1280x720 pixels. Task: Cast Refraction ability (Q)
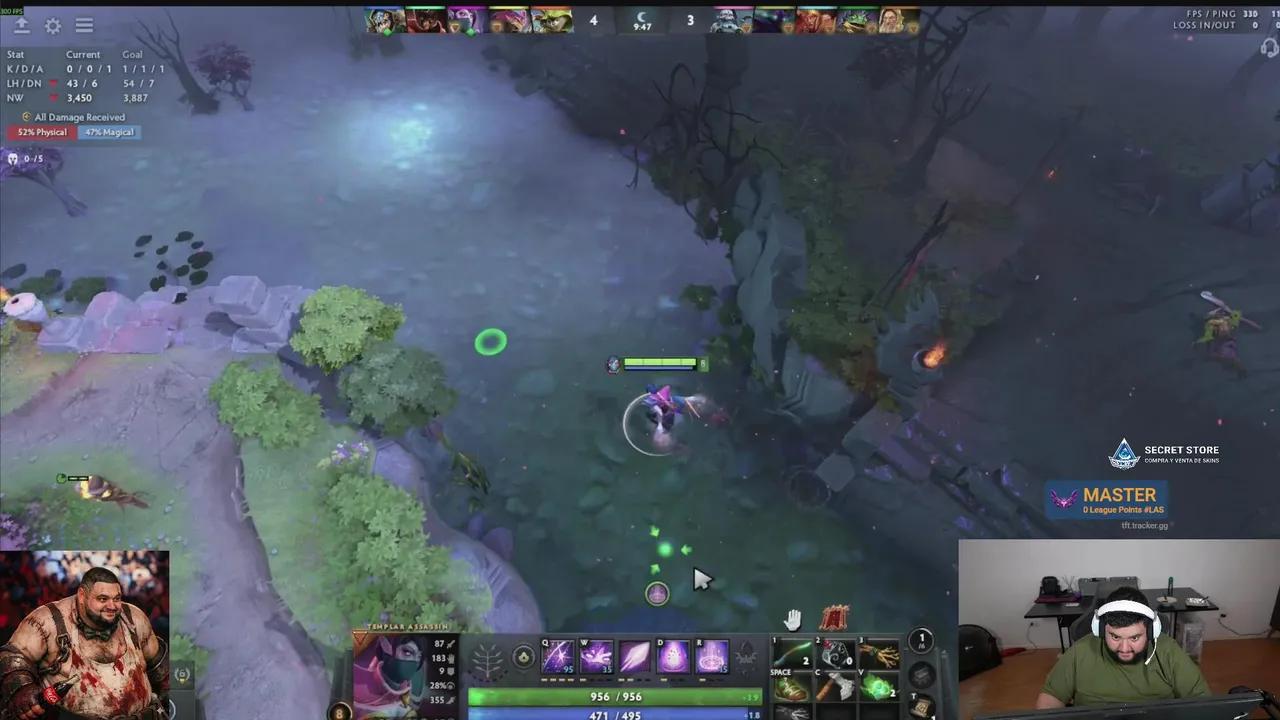point(557,655)
